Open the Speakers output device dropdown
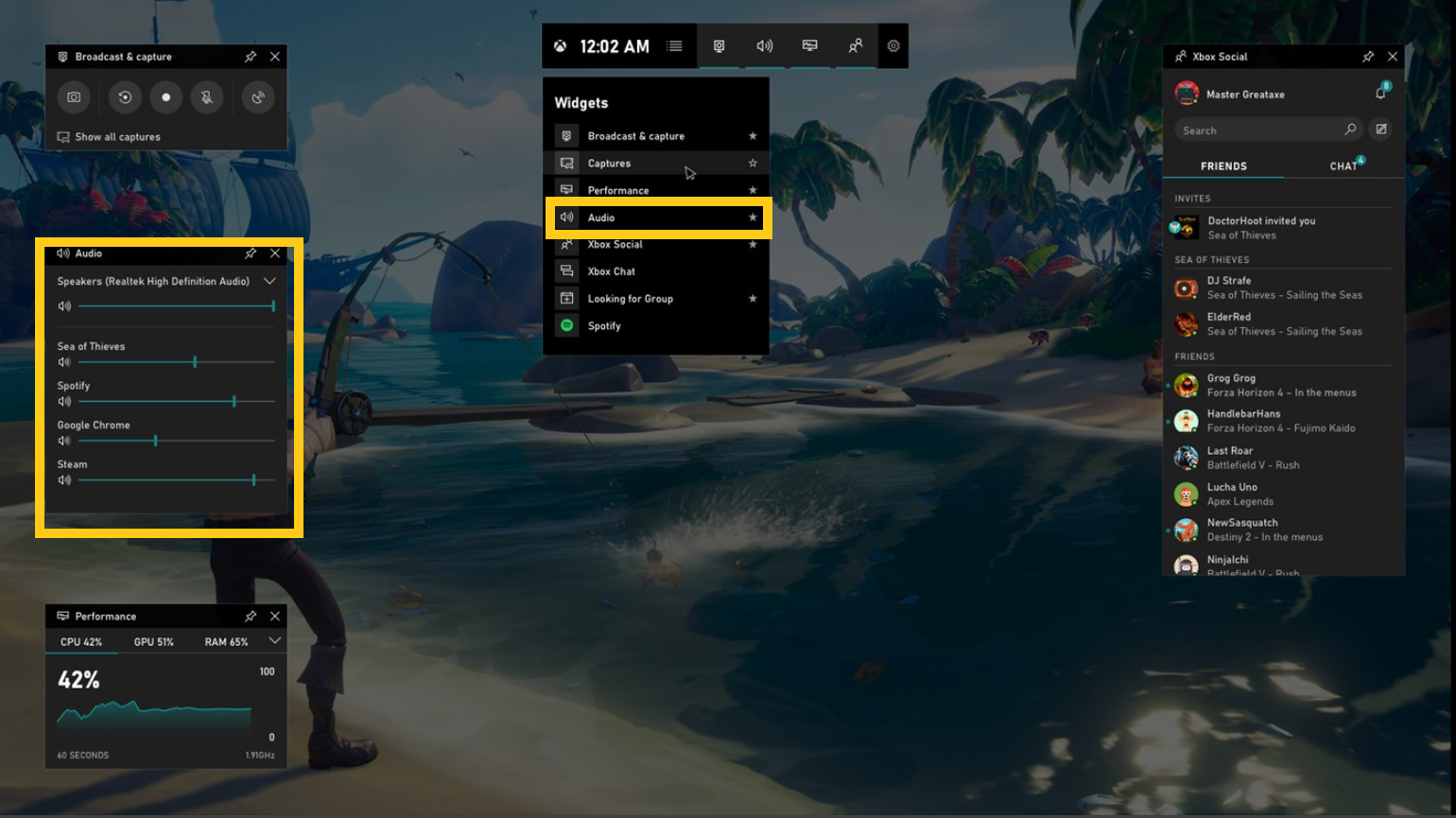This screenshot has width=1456, height=818. [269, 281]
